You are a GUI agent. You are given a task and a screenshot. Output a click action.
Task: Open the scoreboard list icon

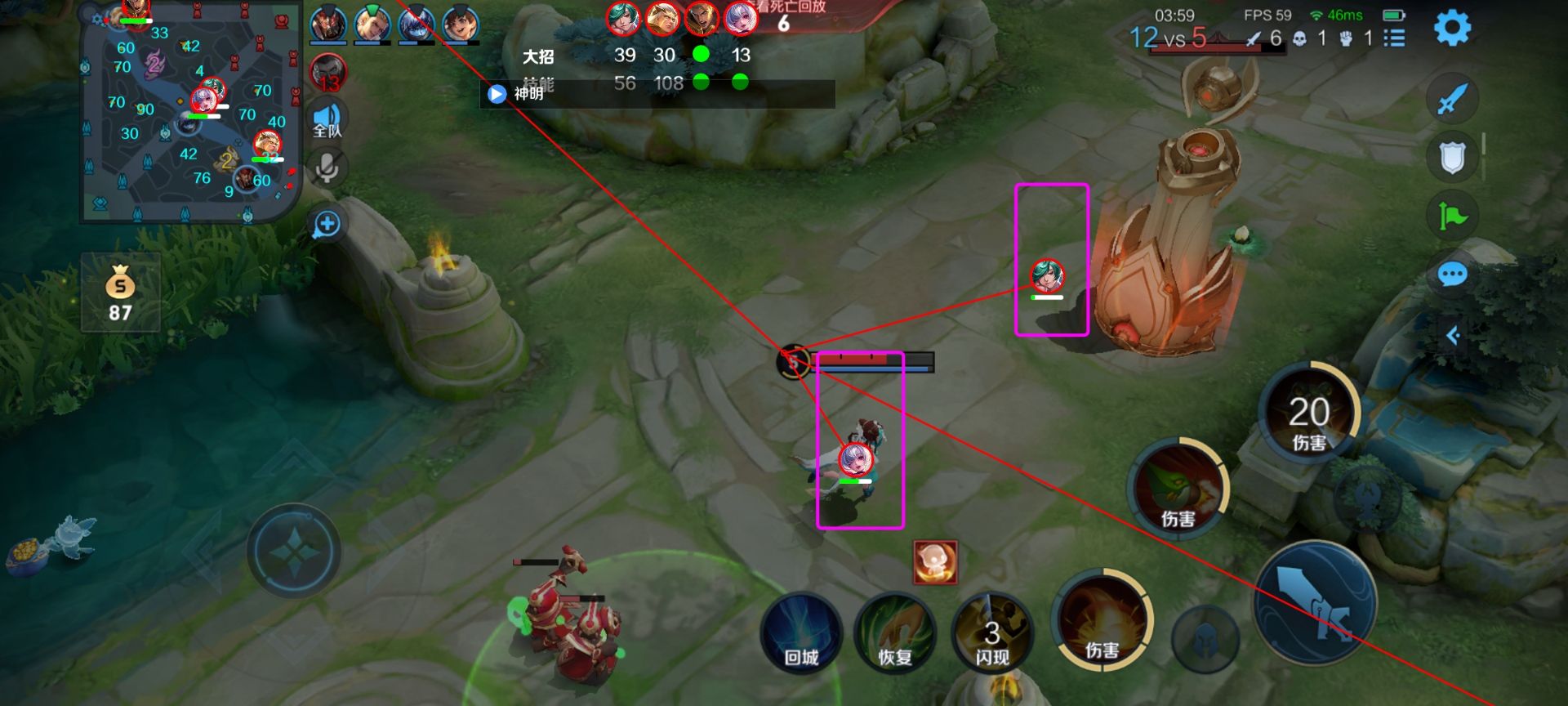pos(1394,38)
